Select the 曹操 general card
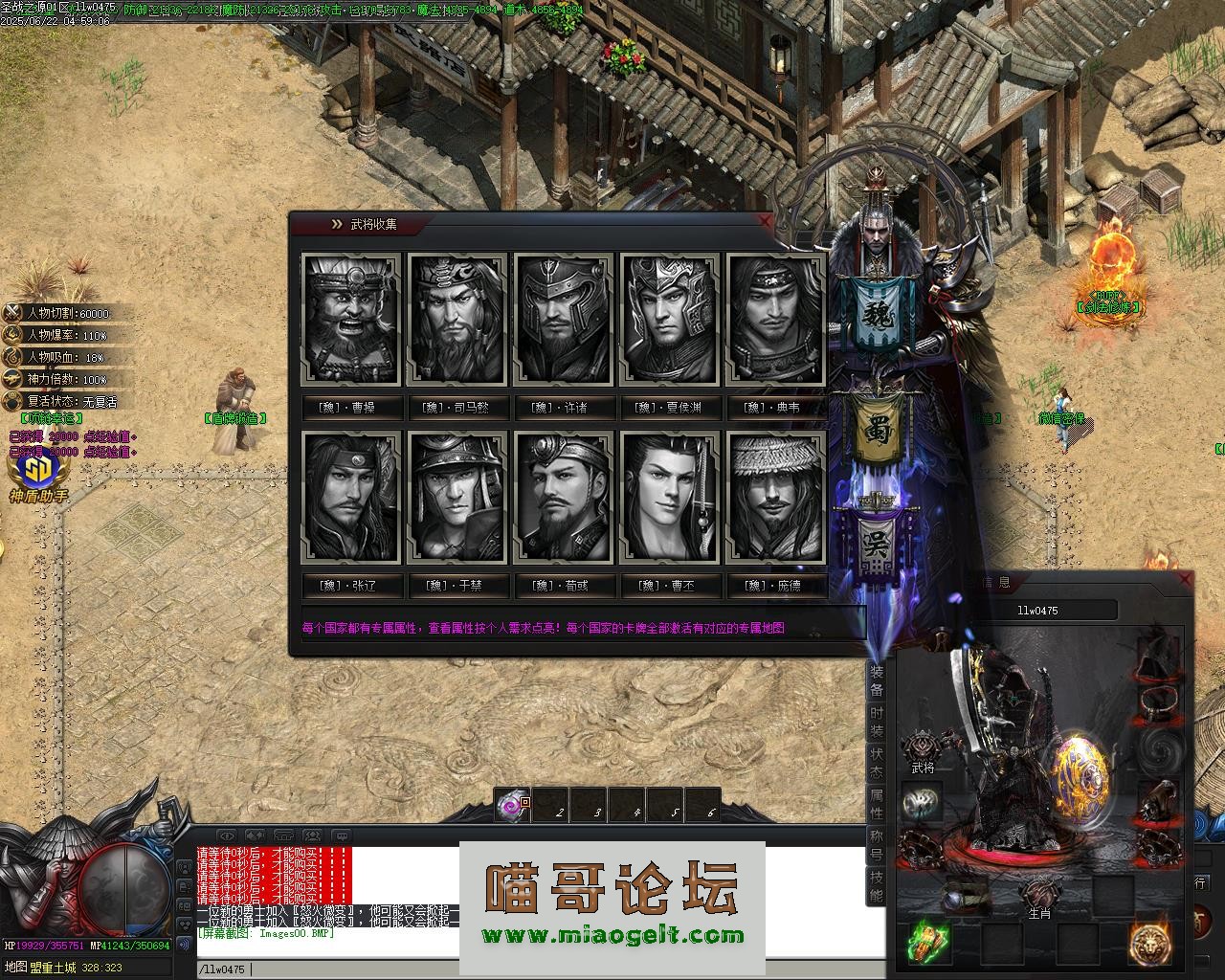 coord(350,319)
